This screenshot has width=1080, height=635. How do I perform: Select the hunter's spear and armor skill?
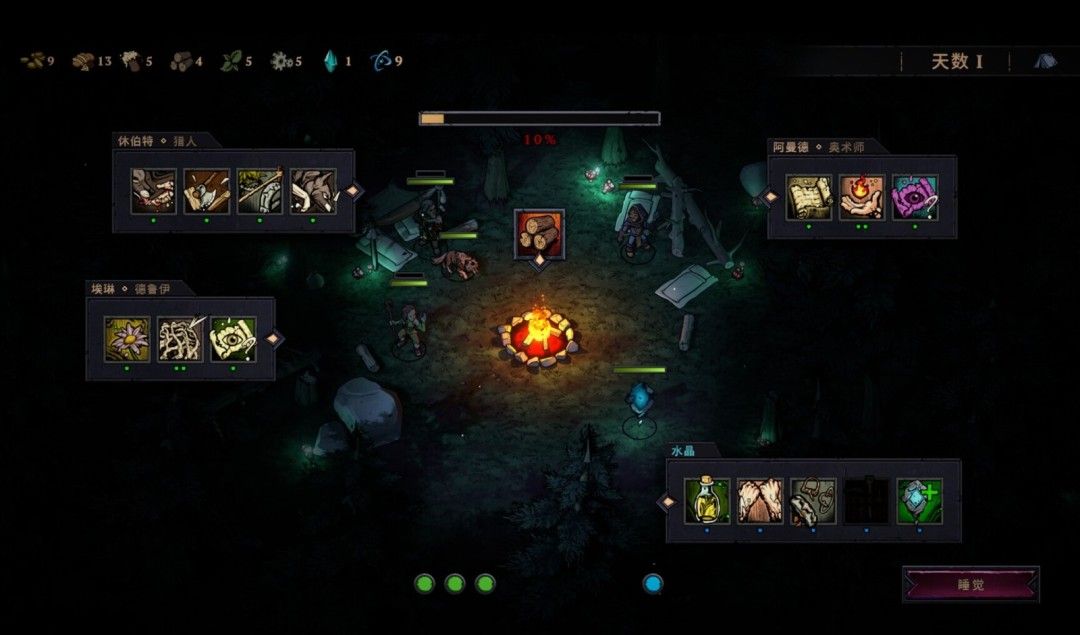pos(260,191)
